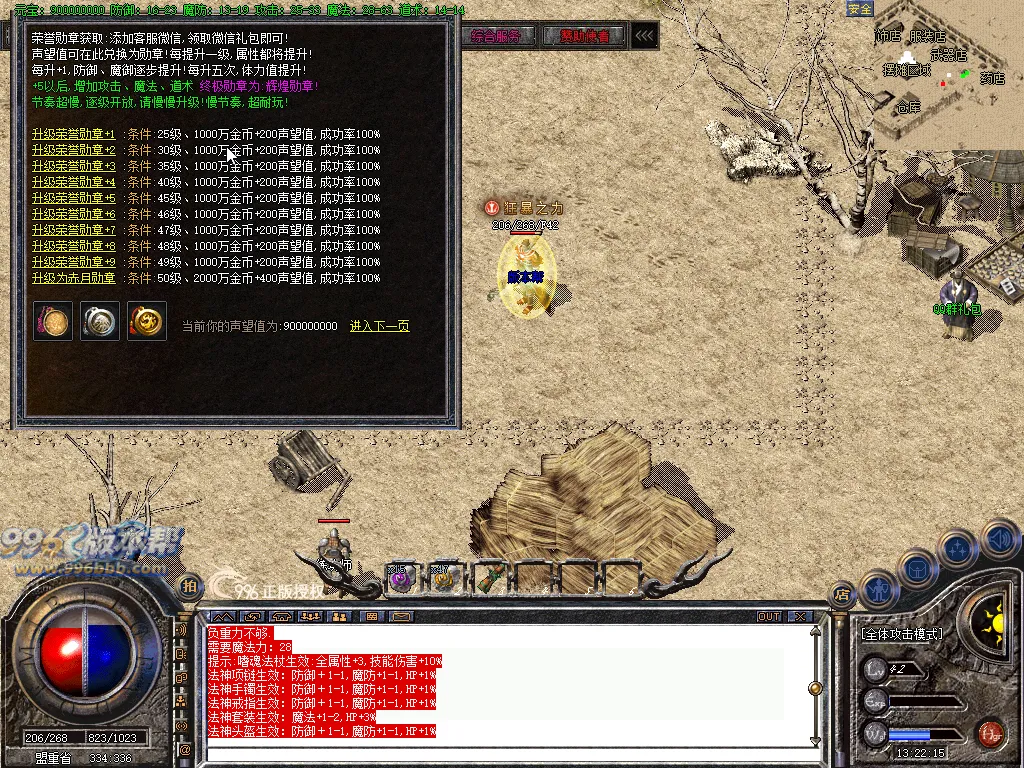Close the chat panel with the X button
This screenshot has height=768, width=1024.
(x=799, y=616)
